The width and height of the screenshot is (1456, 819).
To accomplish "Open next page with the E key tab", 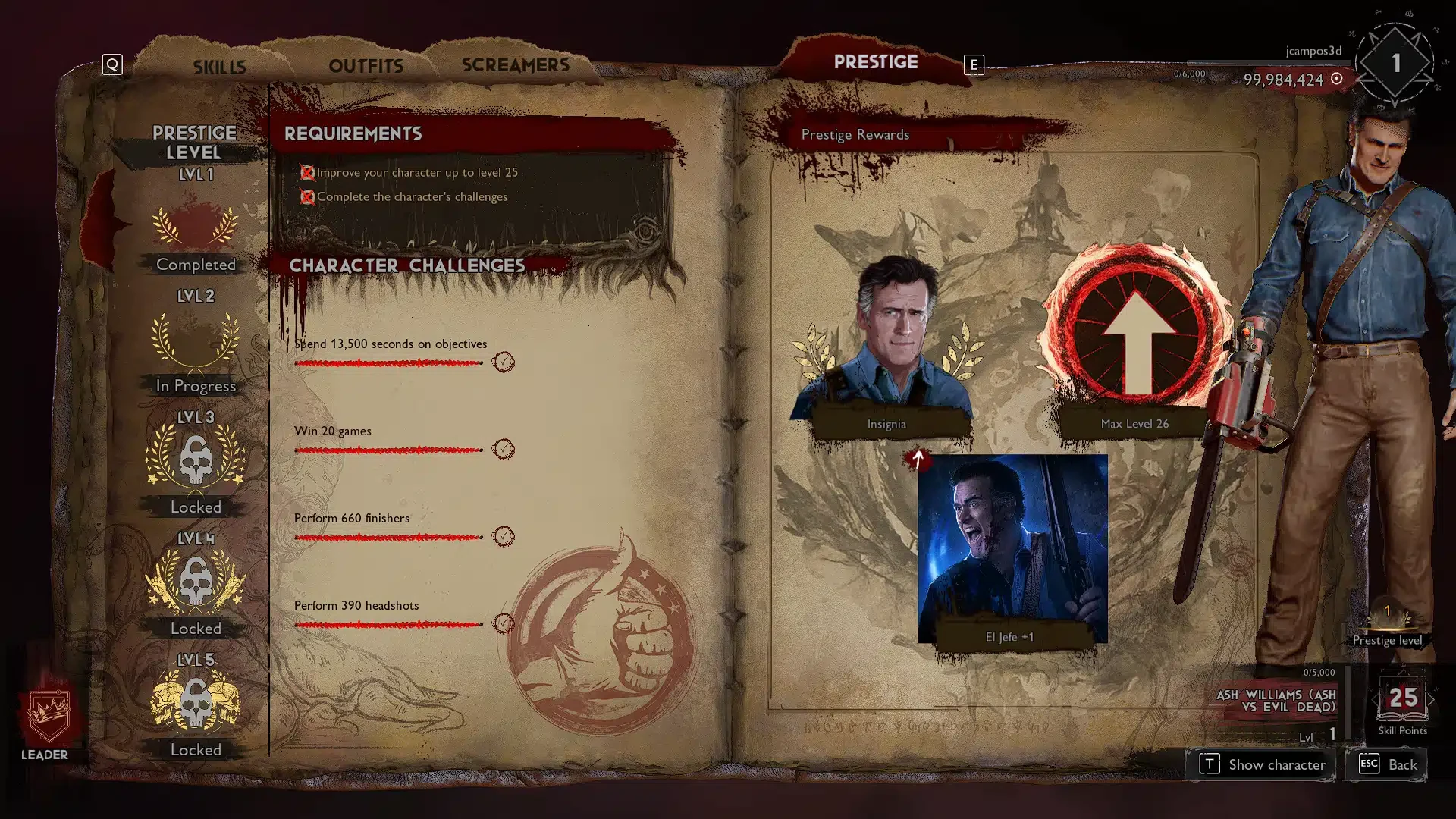I will tap(974, 66).
